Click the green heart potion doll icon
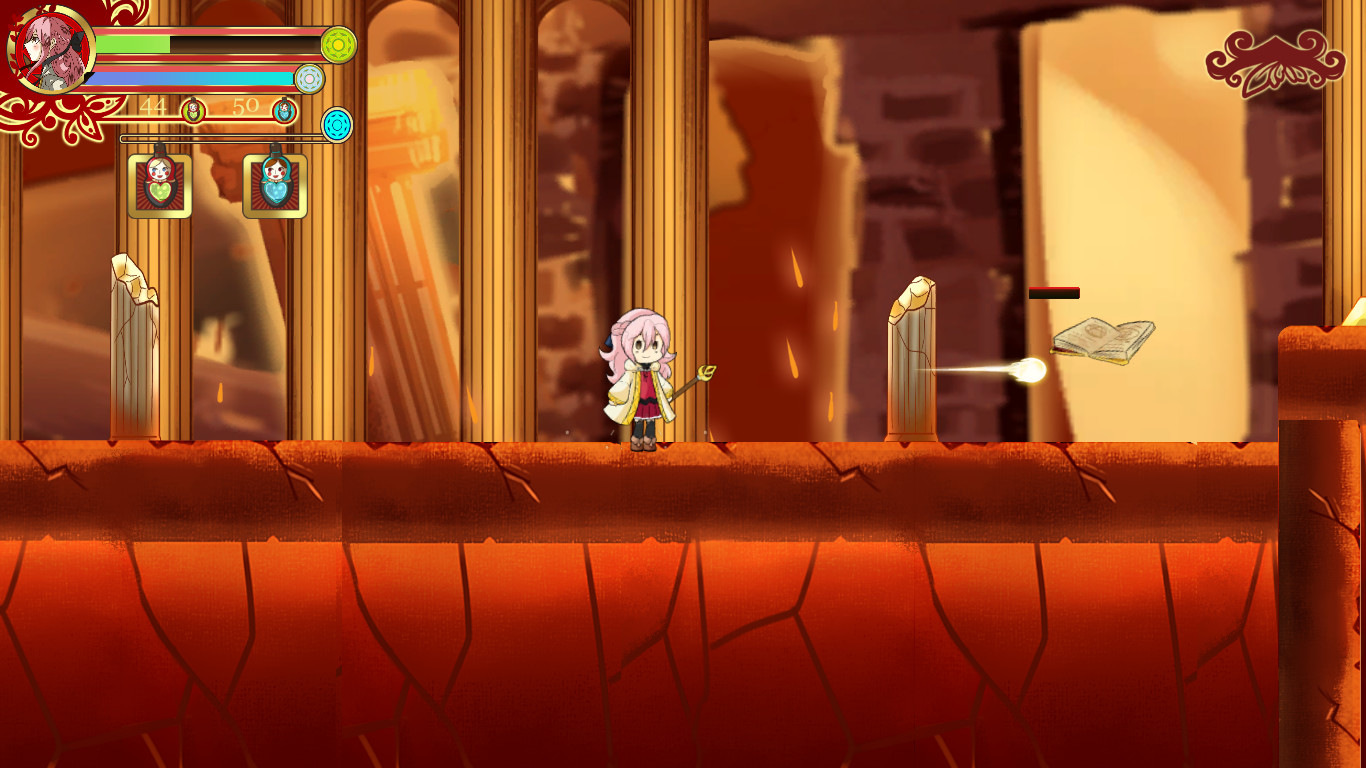 point(160,185)
